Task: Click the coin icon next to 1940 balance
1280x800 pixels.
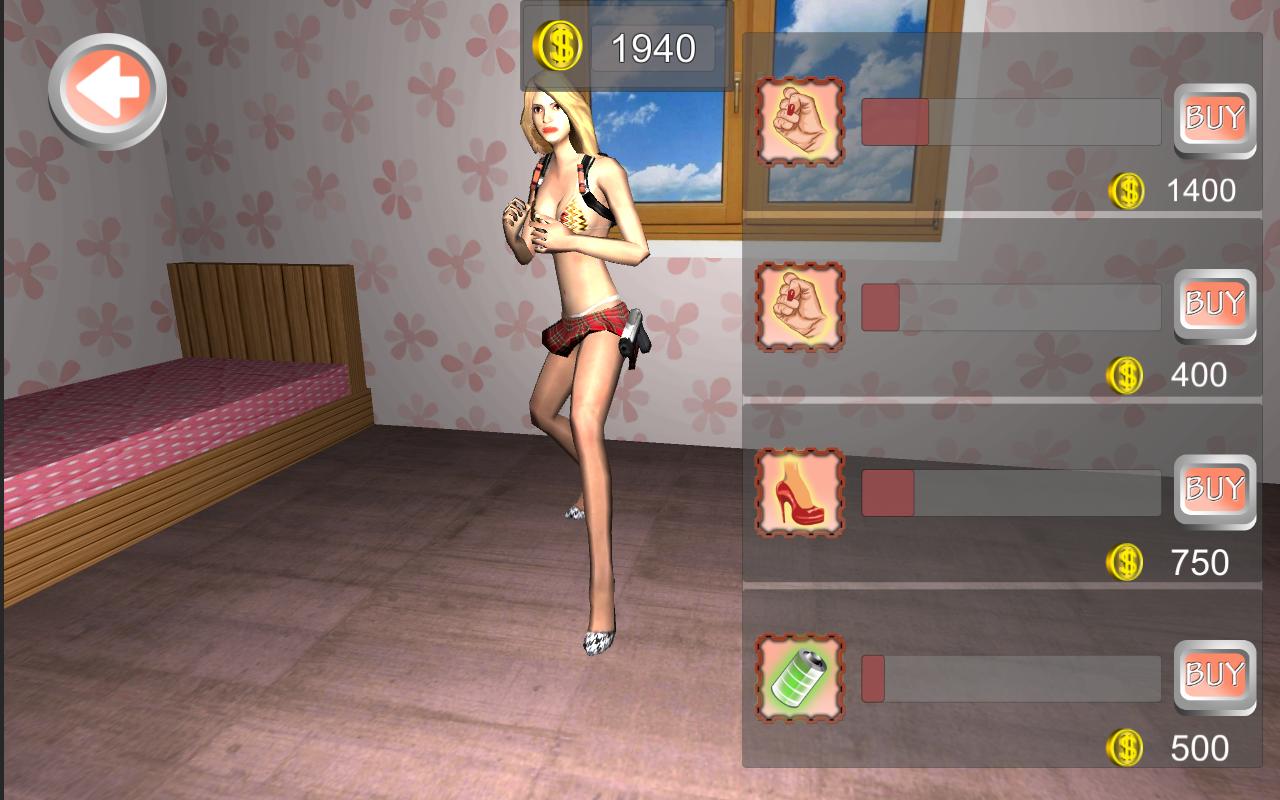Action: pos(557,44)
